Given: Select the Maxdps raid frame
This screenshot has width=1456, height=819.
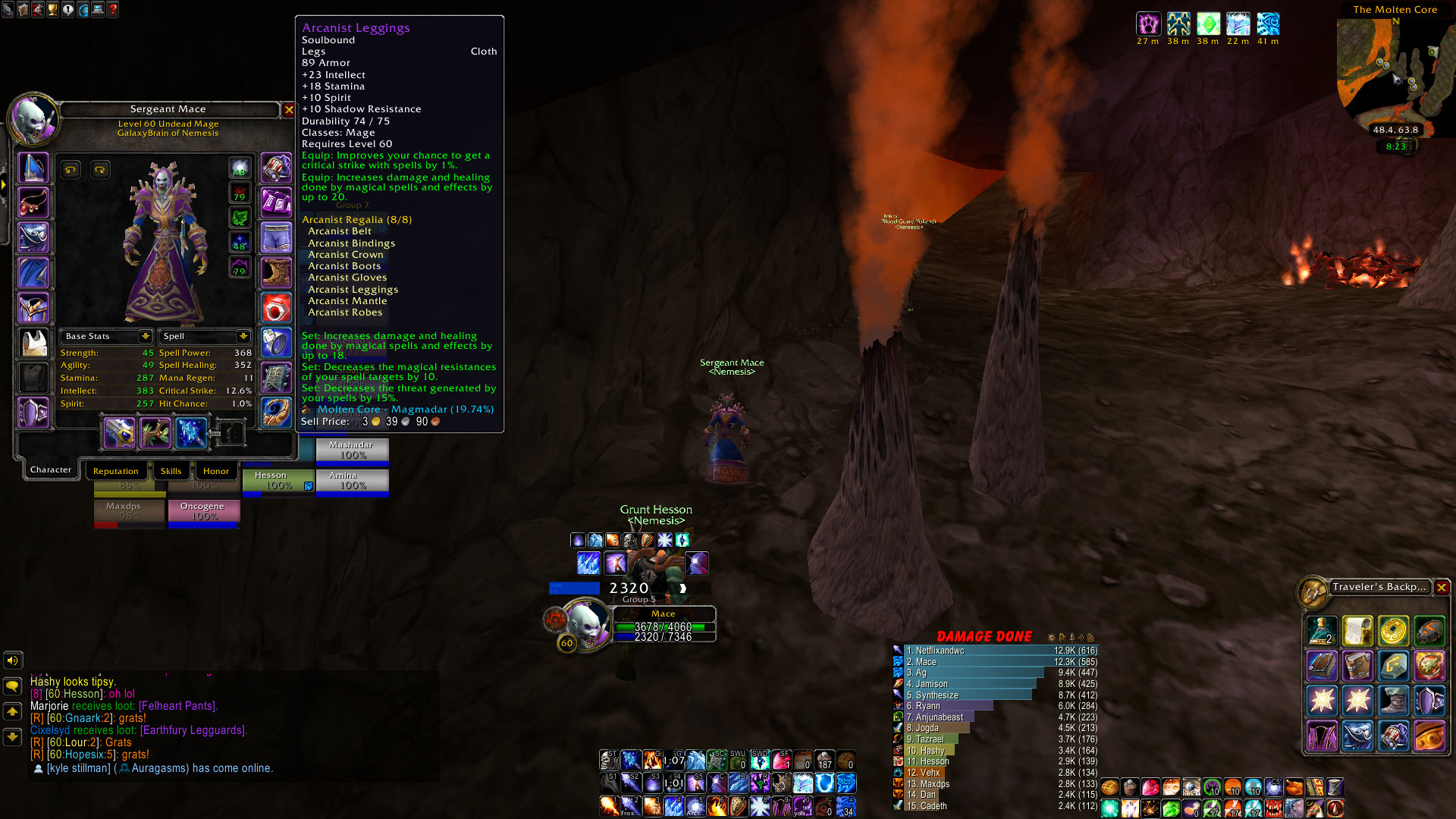Looking at the screenshot, I should pyautogui.click(x=129, y=511).
